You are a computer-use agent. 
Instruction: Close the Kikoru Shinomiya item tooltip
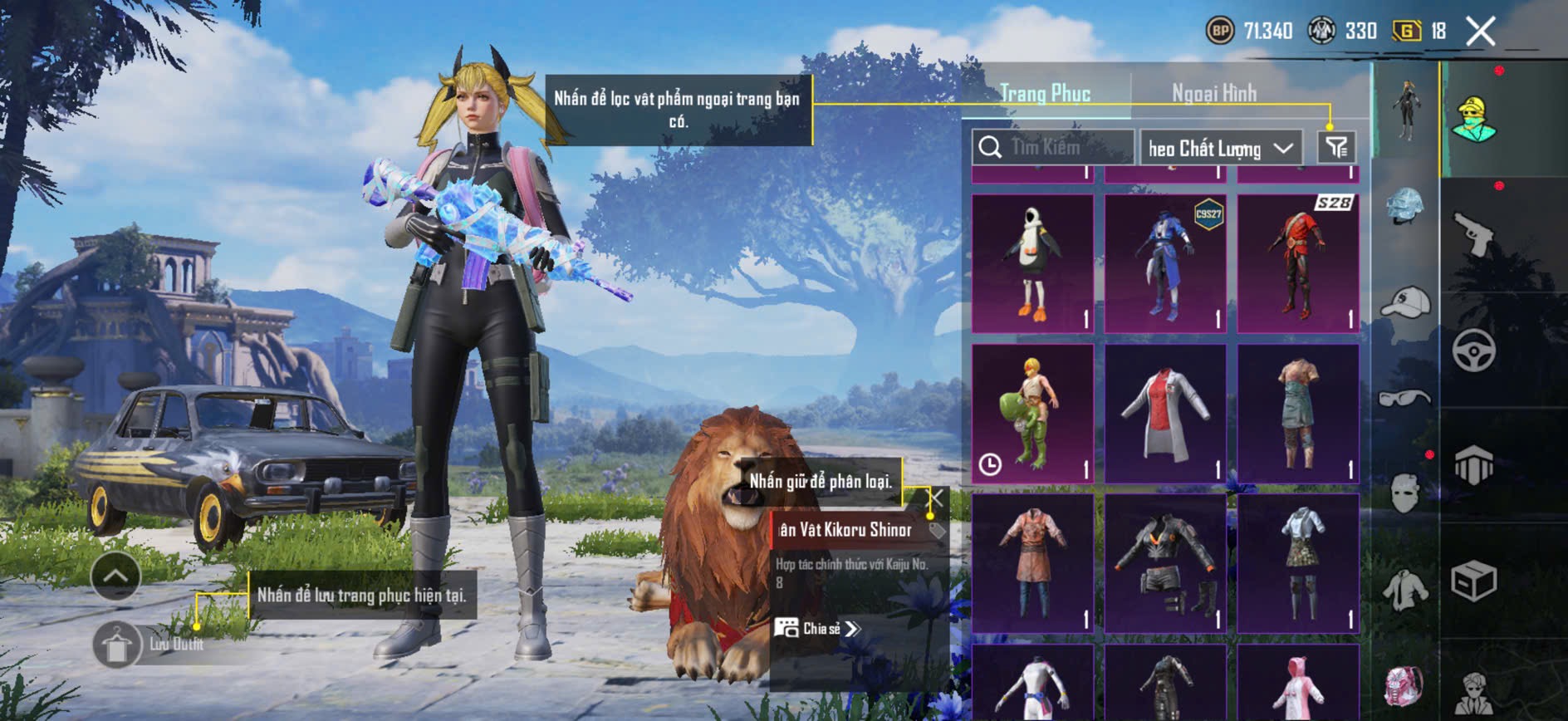point(935,498)
